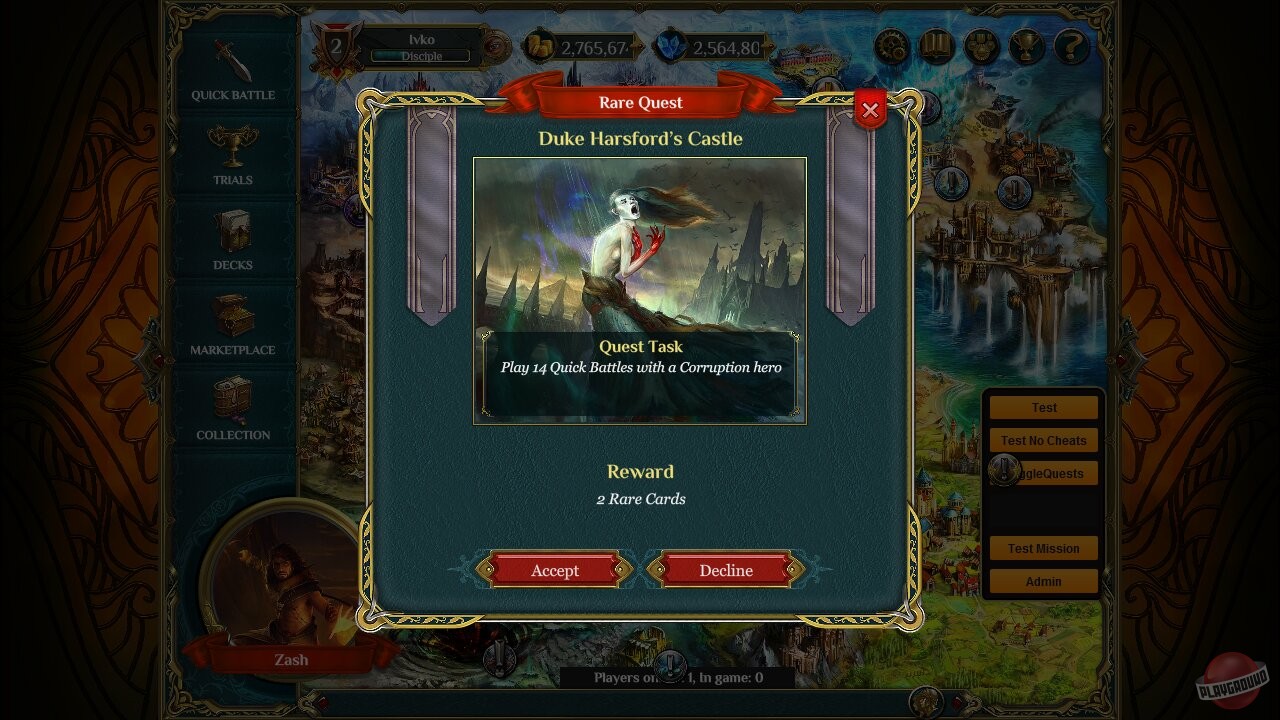Open the settings gears icon top right

tap(892, 45)
